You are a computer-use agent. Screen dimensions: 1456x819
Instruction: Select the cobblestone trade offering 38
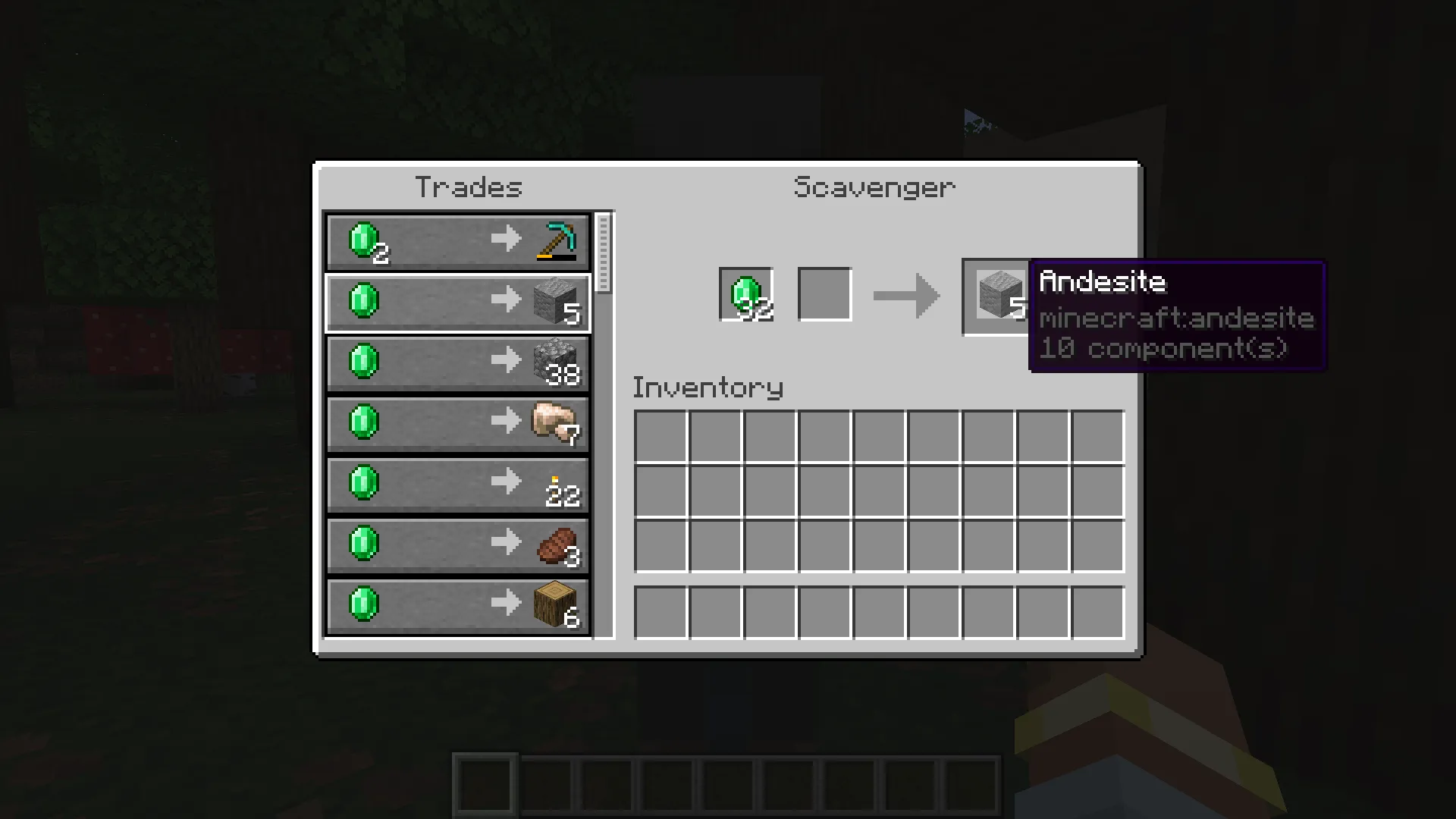(455, 362)
